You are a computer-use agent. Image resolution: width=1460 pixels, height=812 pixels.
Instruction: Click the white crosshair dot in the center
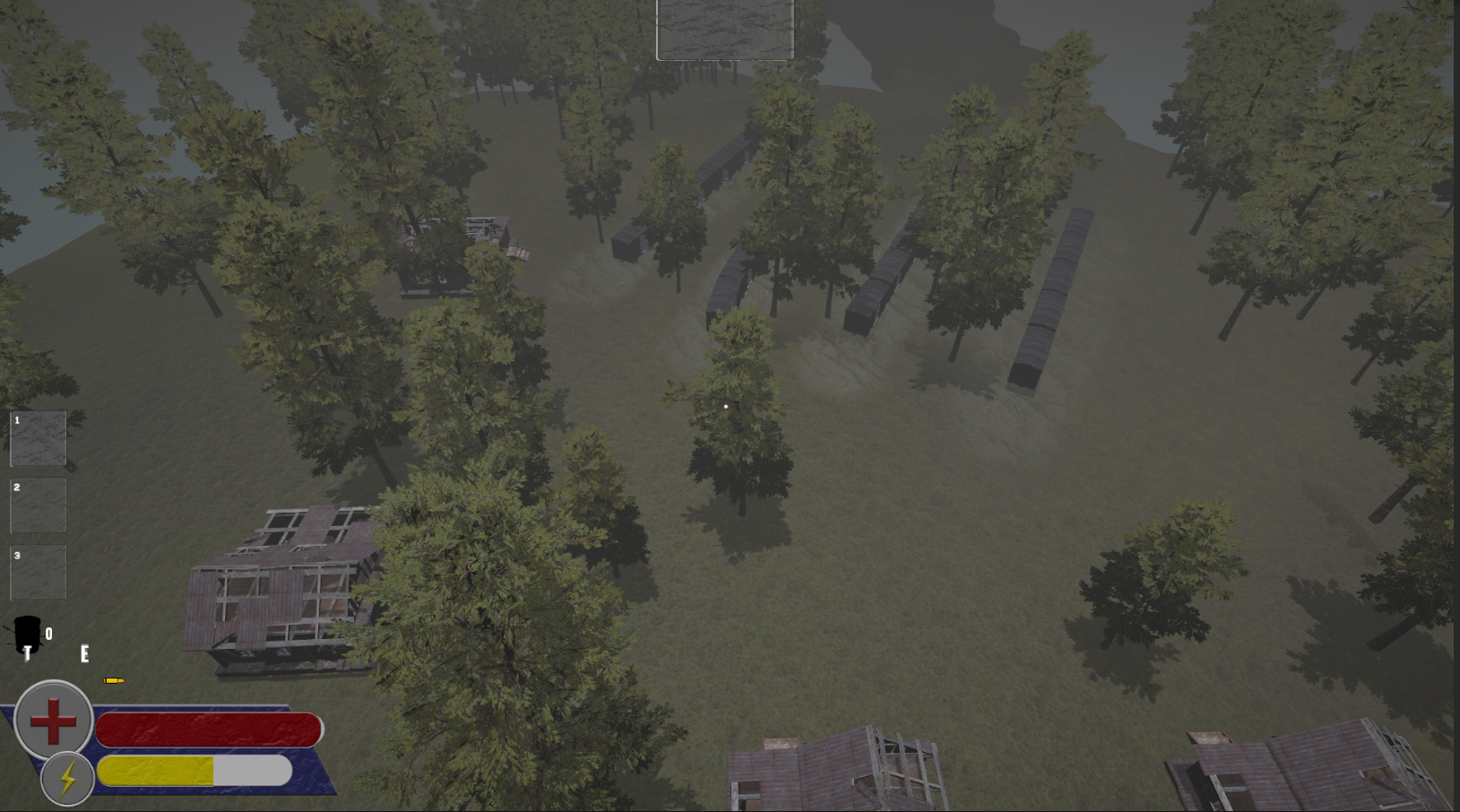(724, 406)
